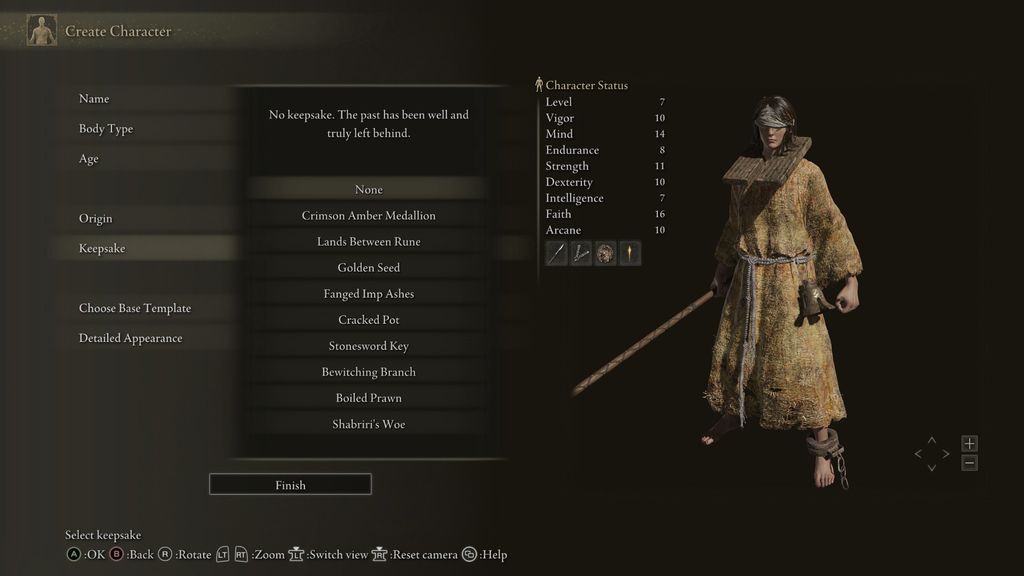Screen dimensions: 1024x576
Task: Choose Fanged Imp Ashes as keepsake
Action: [x=368, y=294]
